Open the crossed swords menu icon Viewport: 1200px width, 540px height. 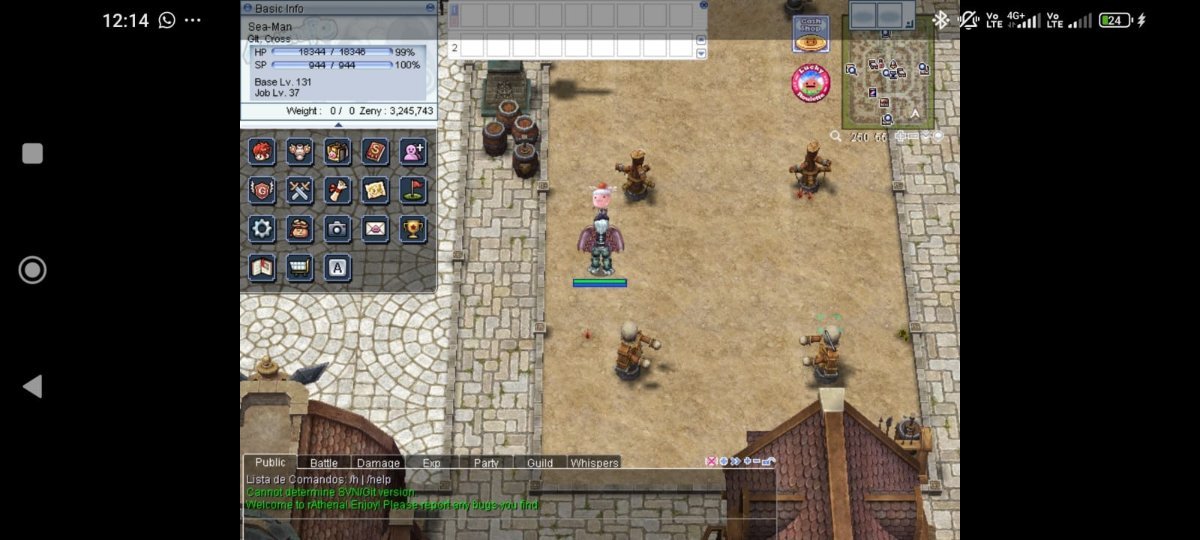pos(300,190)
